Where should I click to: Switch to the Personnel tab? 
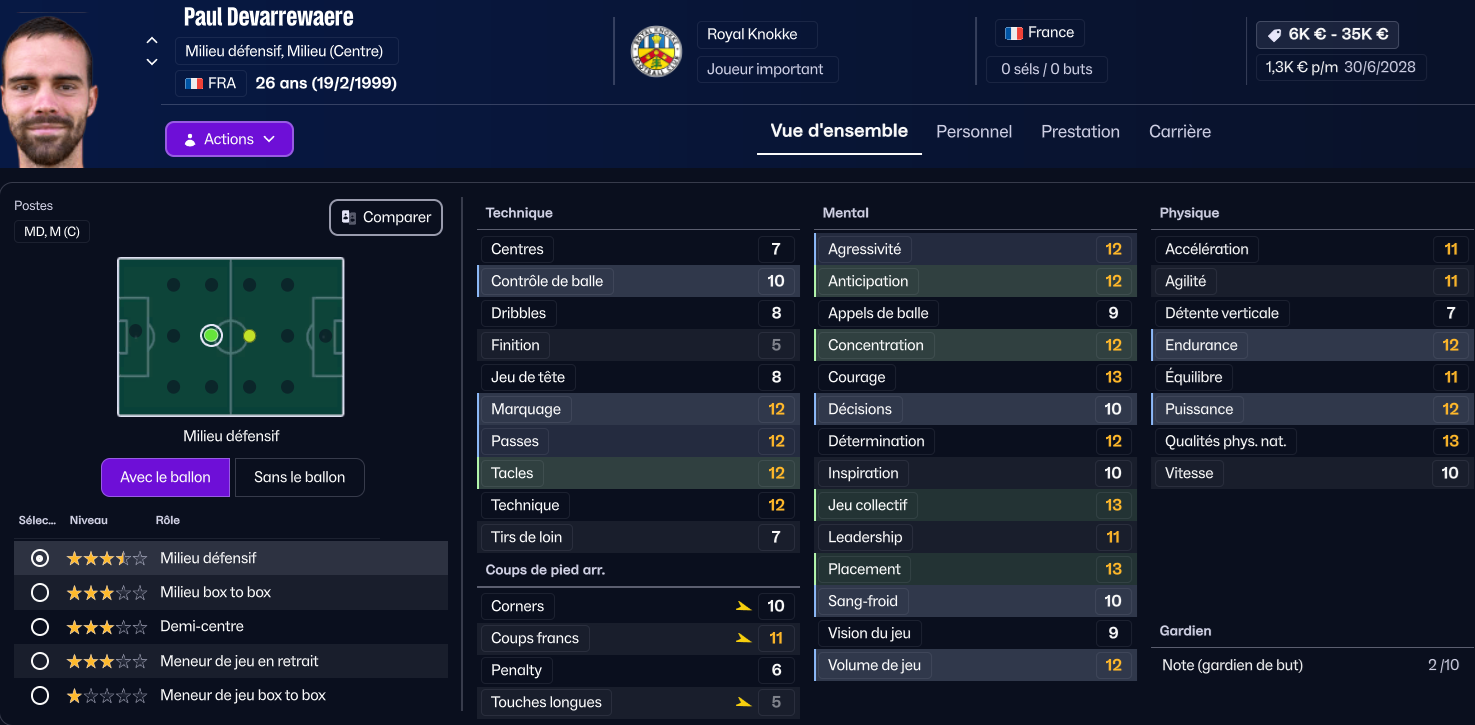(x=974, y=132)
